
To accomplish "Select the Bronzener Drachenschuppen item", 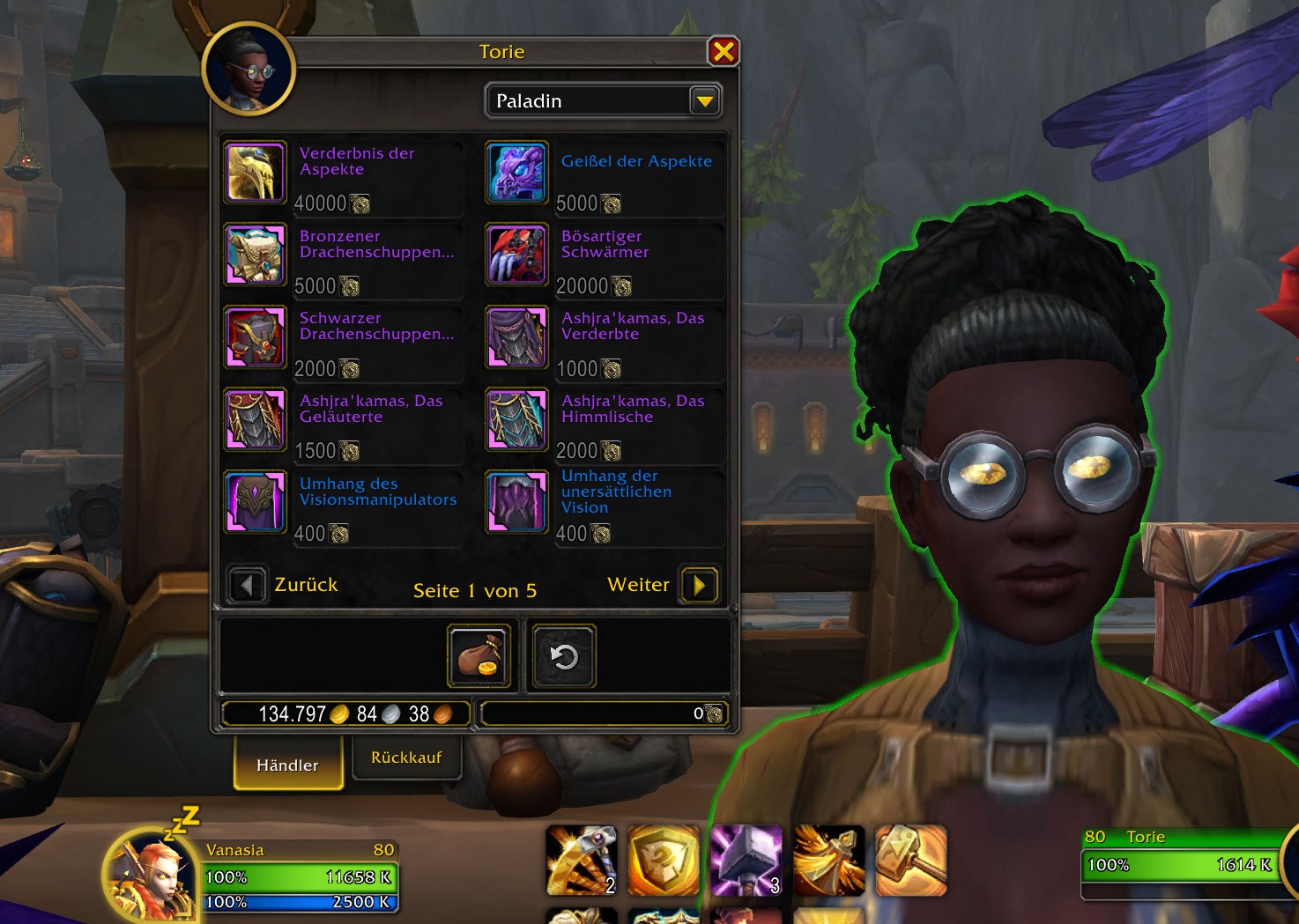I will (x=256, y=255).
